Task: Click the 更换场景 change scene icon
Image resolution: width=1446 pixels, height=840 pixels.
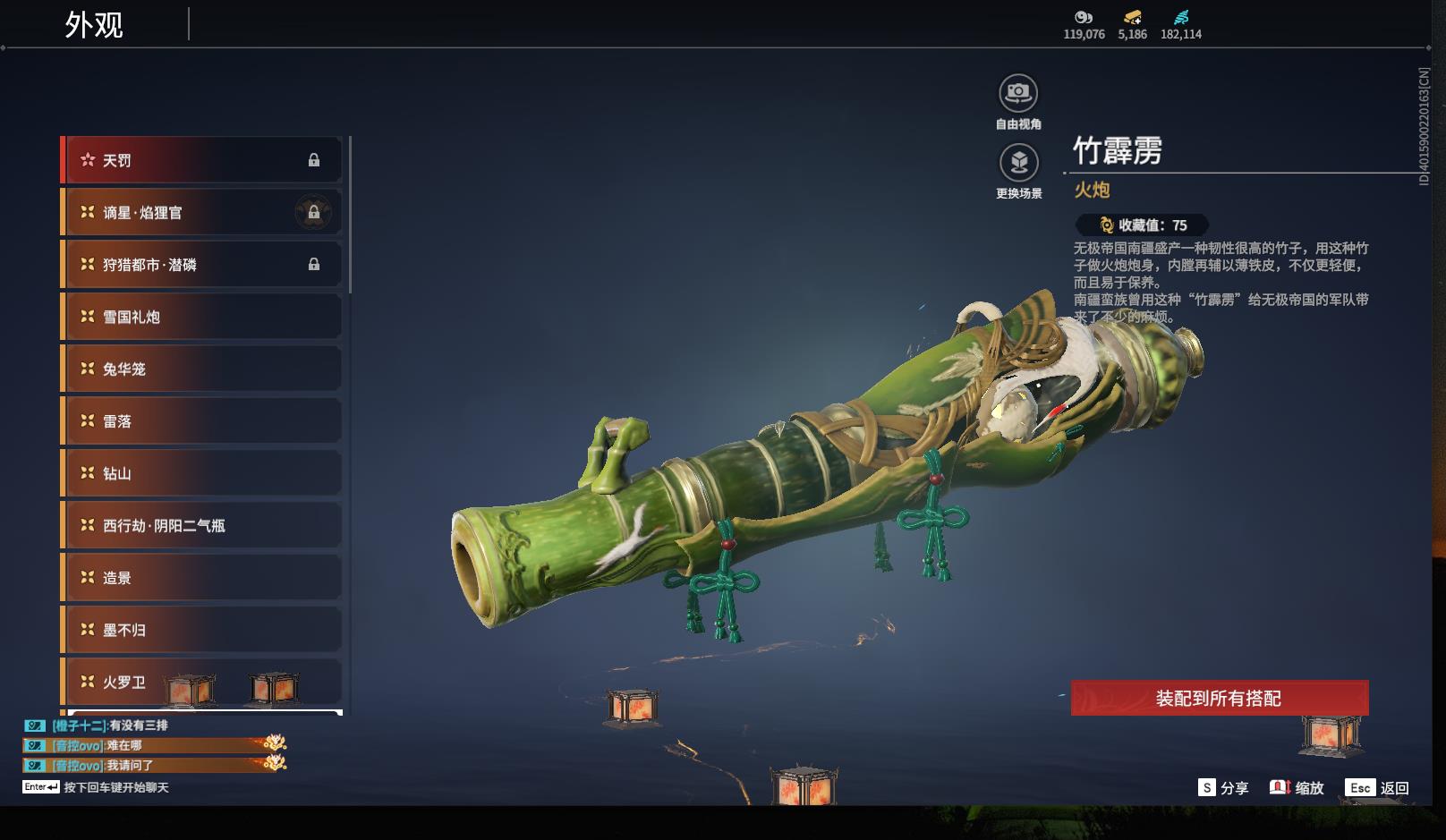Action: 1018,164
